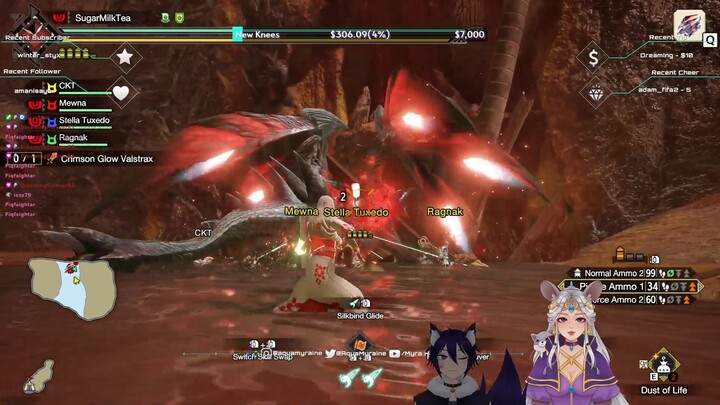Viewport: 720px width, 405px height.
Task: Click the Recent Tip dollar icon
Action: point(593,58)
